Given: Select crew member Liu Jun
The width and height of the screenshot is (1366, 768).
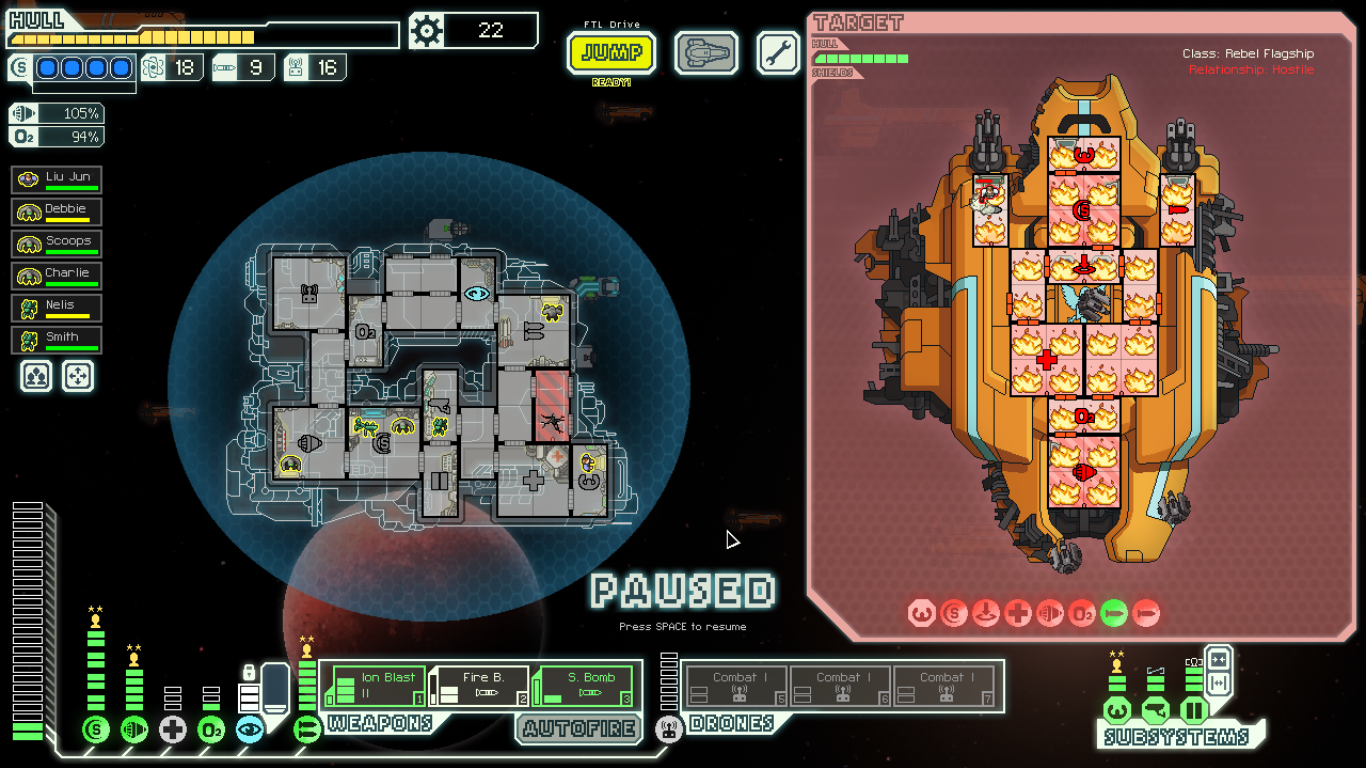Looking at the screenshot, I should [57, 180].
